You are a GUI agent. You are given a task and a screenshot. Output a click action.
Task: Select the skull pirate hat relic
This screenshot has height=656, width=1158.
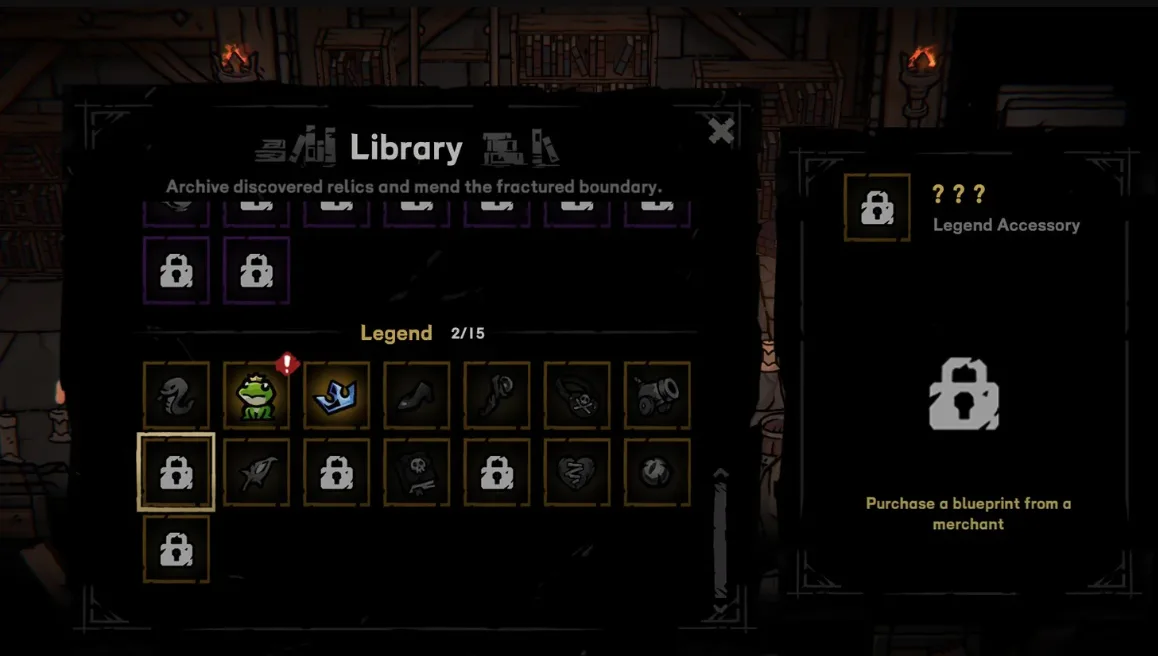pyautogui.click(x=577, y=395)
